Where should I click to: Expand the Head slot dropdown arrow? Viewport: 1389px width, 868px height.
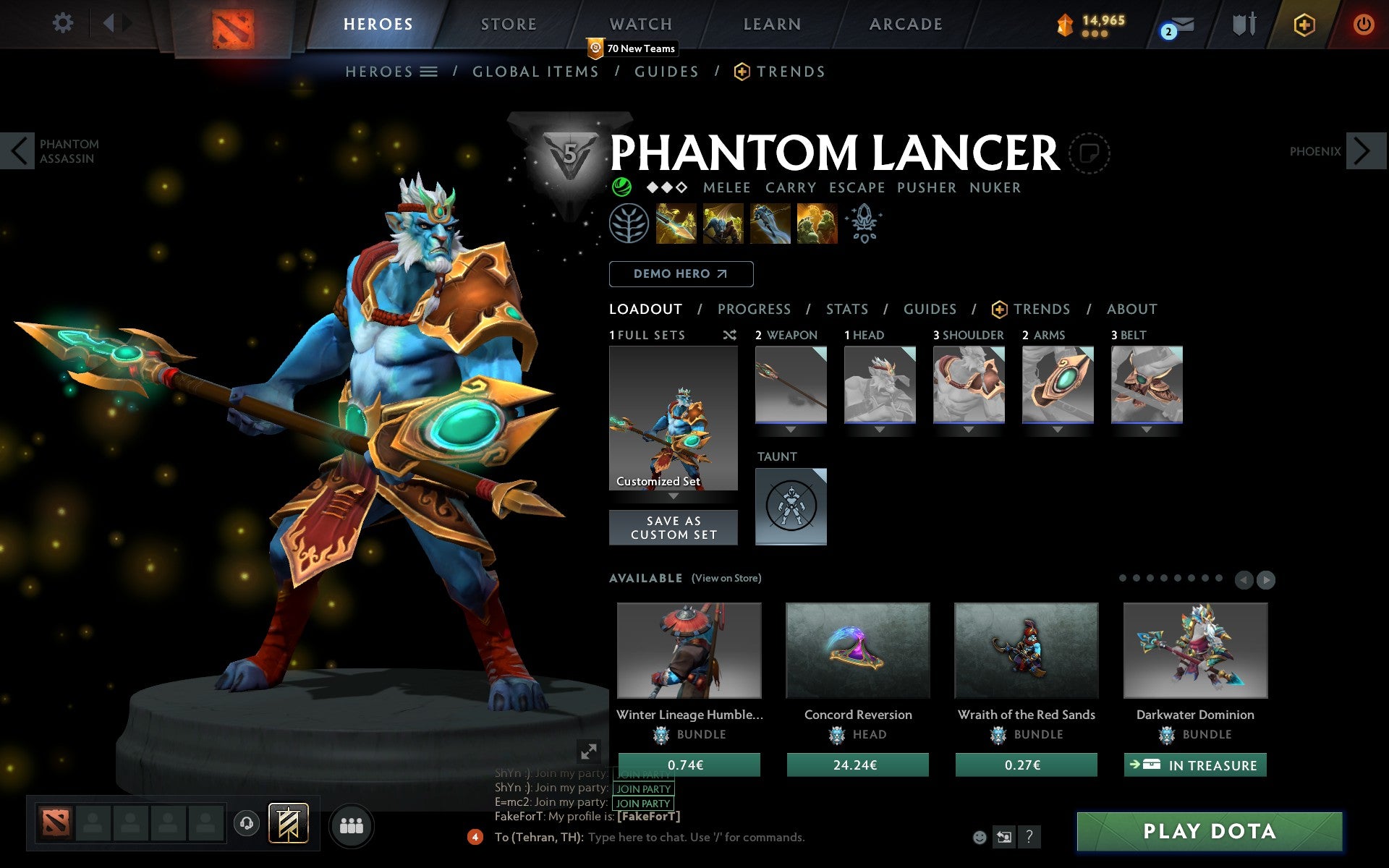pyautogui.click(x=879, y=428)
